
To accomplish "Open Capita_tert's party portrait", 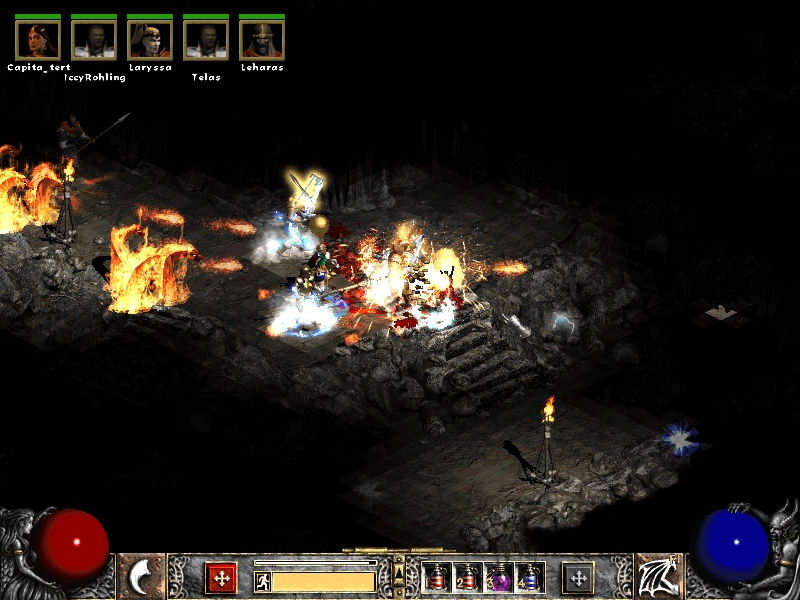I will 38,40.
